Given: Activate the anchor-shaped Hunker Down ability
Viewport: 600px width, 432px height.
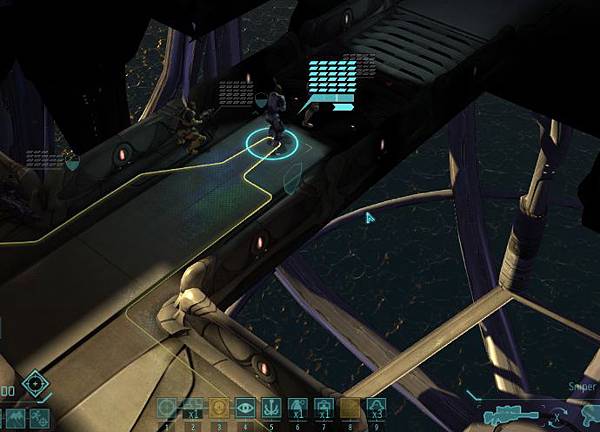Looking at the screenshot, I should pos(272,409).
